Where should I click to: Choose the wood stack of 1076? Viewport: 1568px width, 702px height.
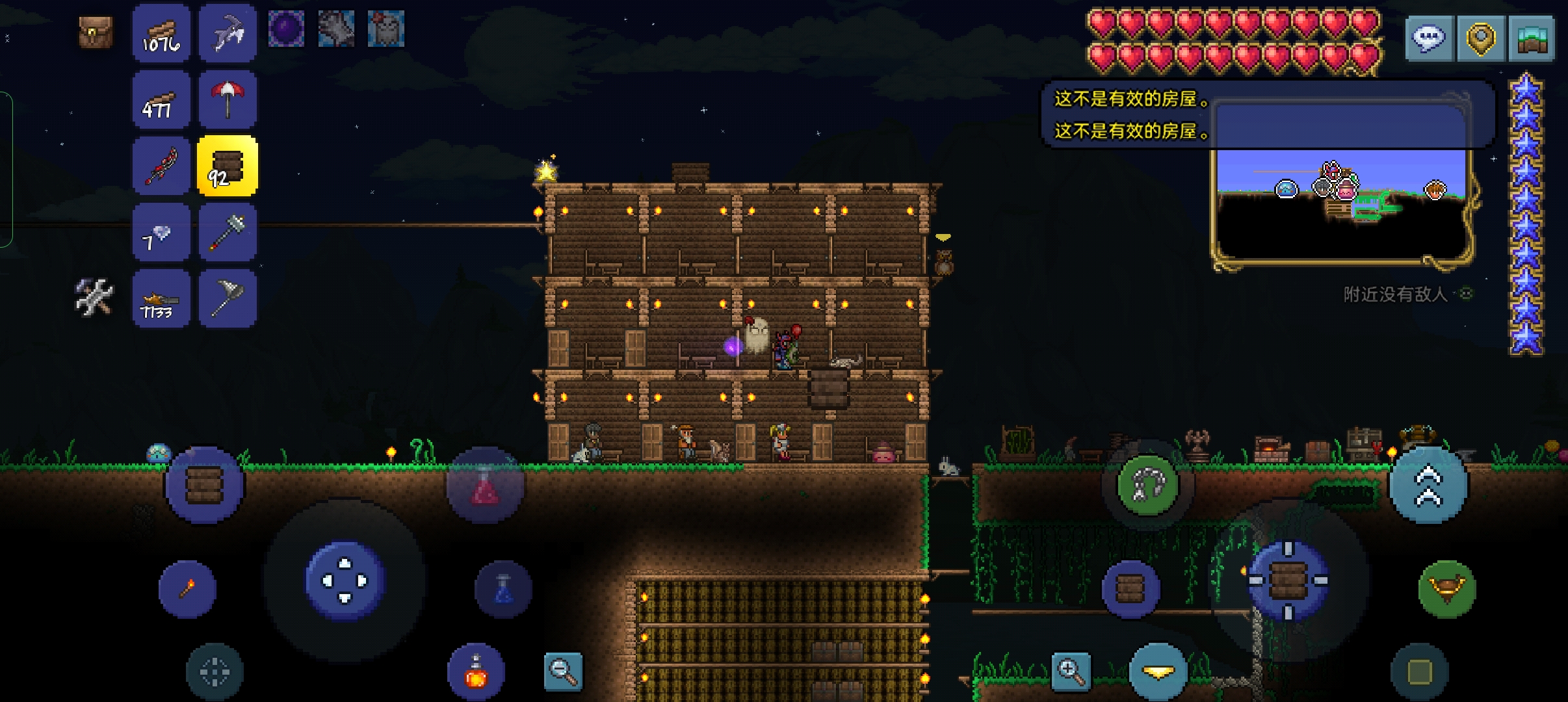[x=161, y=34]
